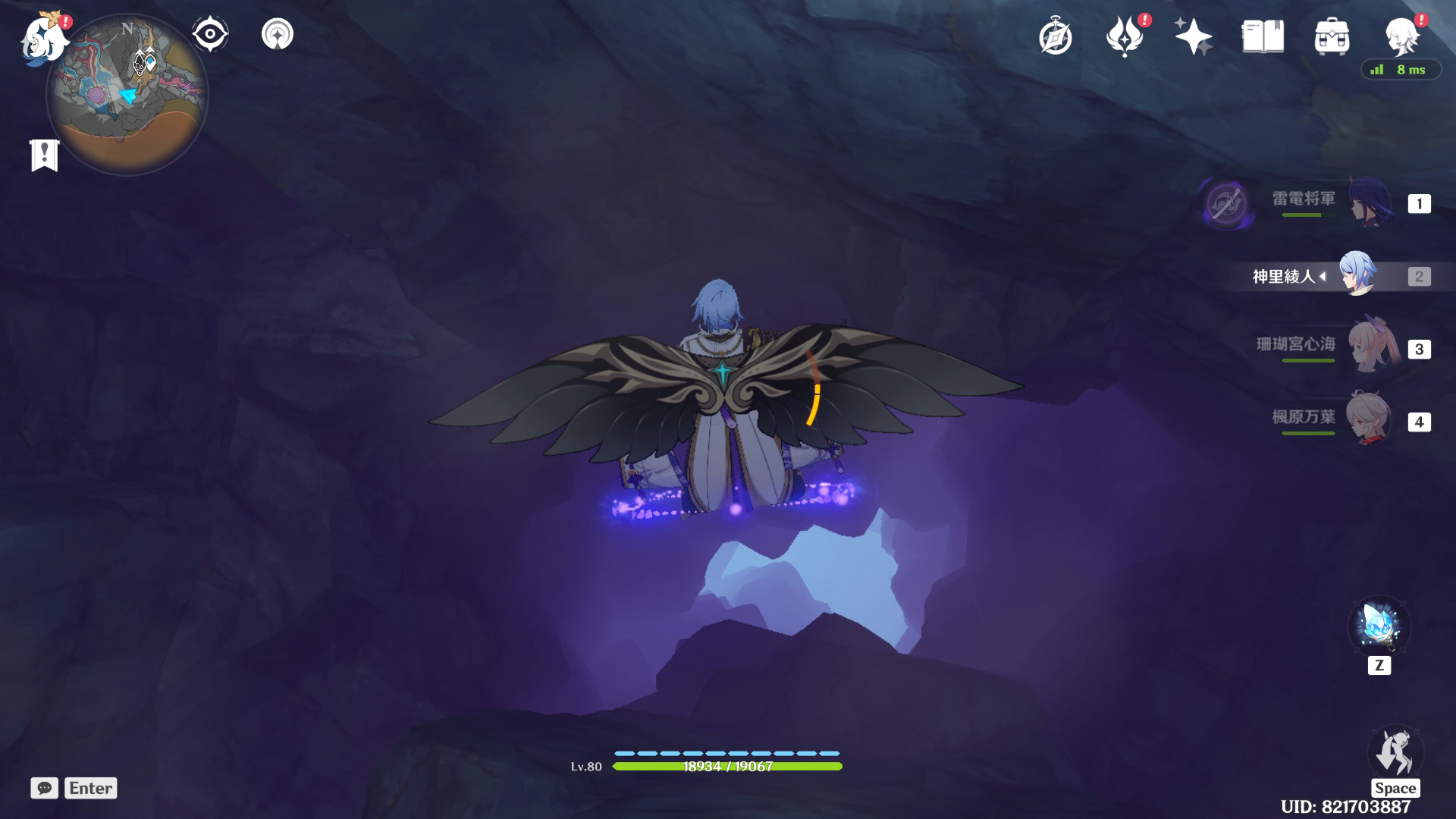The image size is (1456, 819).
Task: Switch to party member 雷電将軍
Action: point(1369,203)
